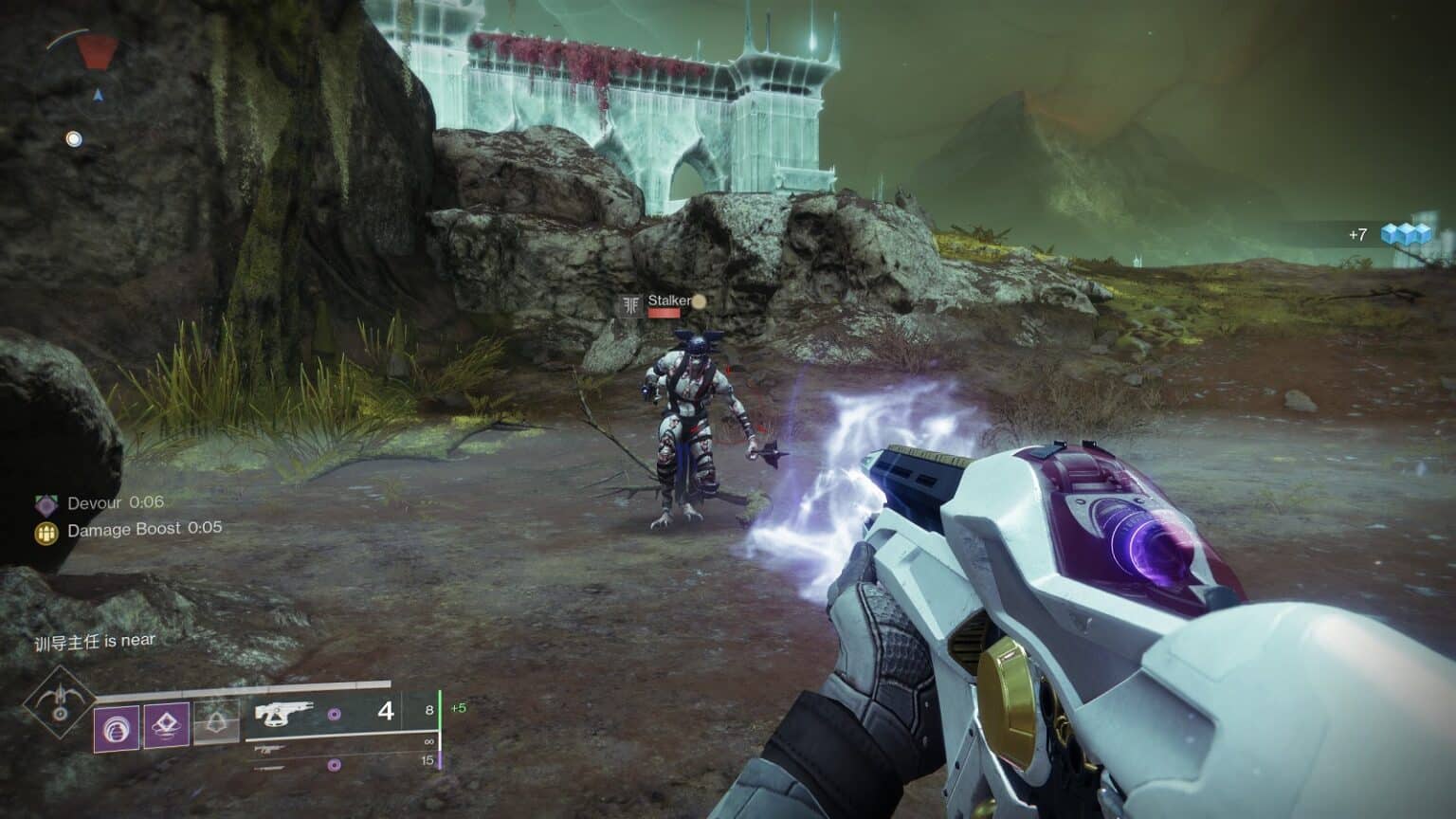This screenshot has height=819, width=1456.
Task: Select the purple grenade ability icon
Action: [117, 728]
